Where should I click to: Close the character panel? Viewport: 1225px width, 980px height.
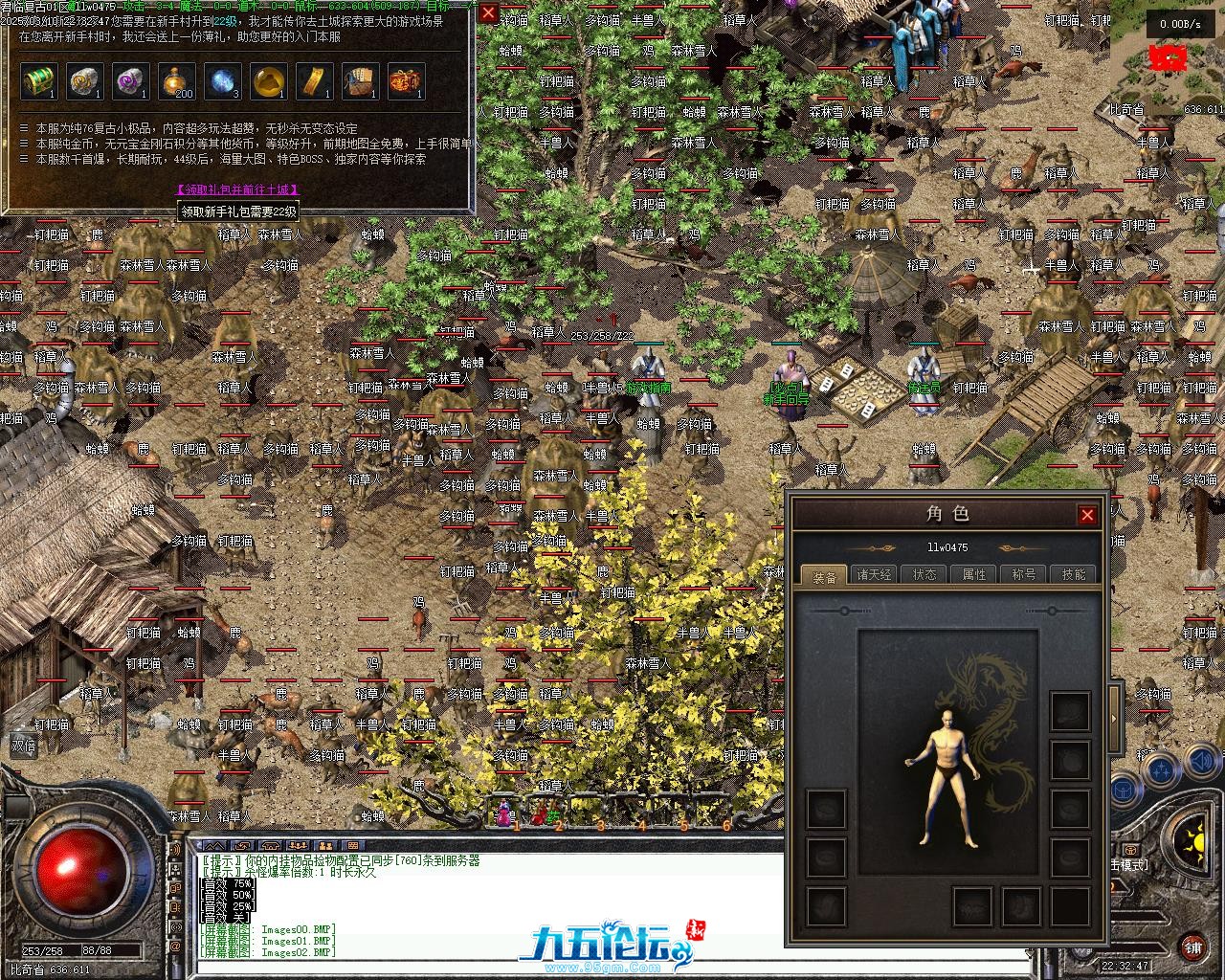point(1087,515)
